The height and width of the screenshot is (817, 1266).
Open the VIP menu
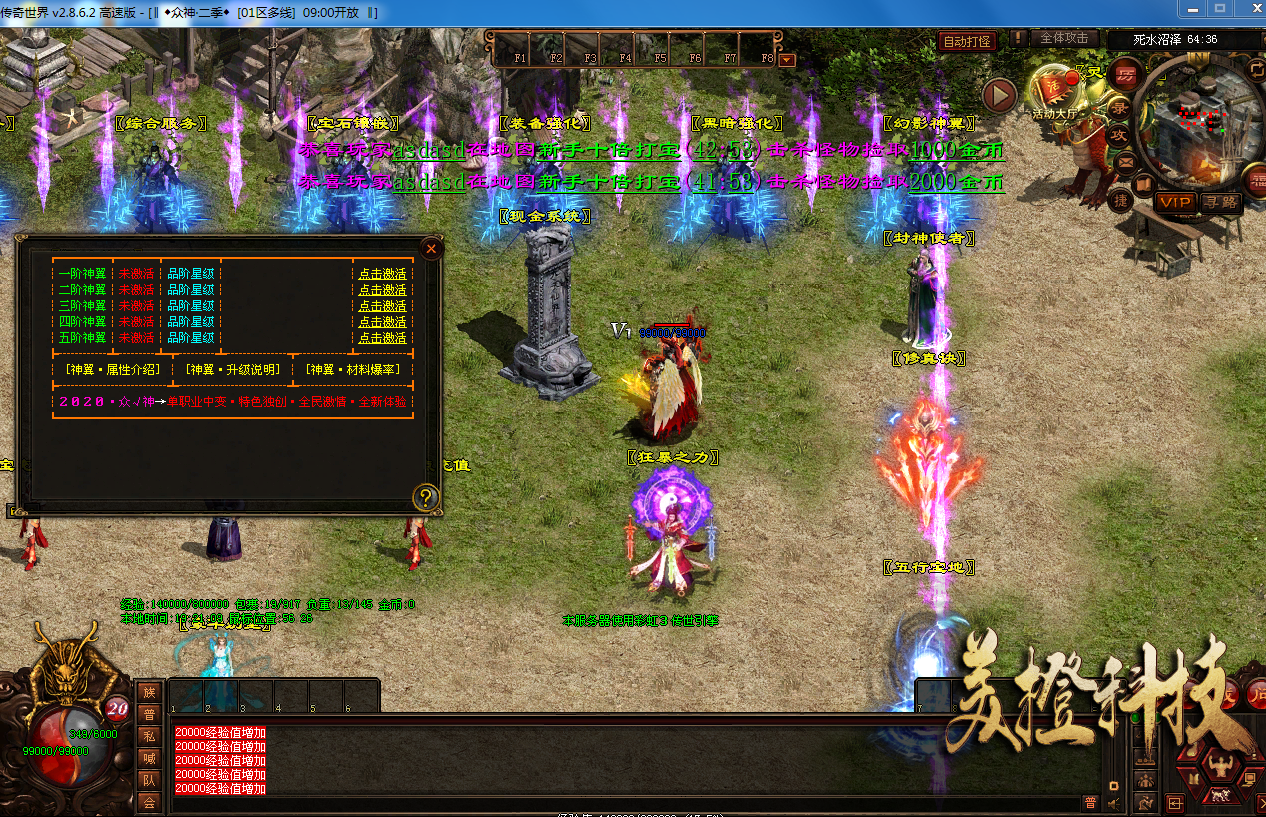click(x=1176, y=202)
